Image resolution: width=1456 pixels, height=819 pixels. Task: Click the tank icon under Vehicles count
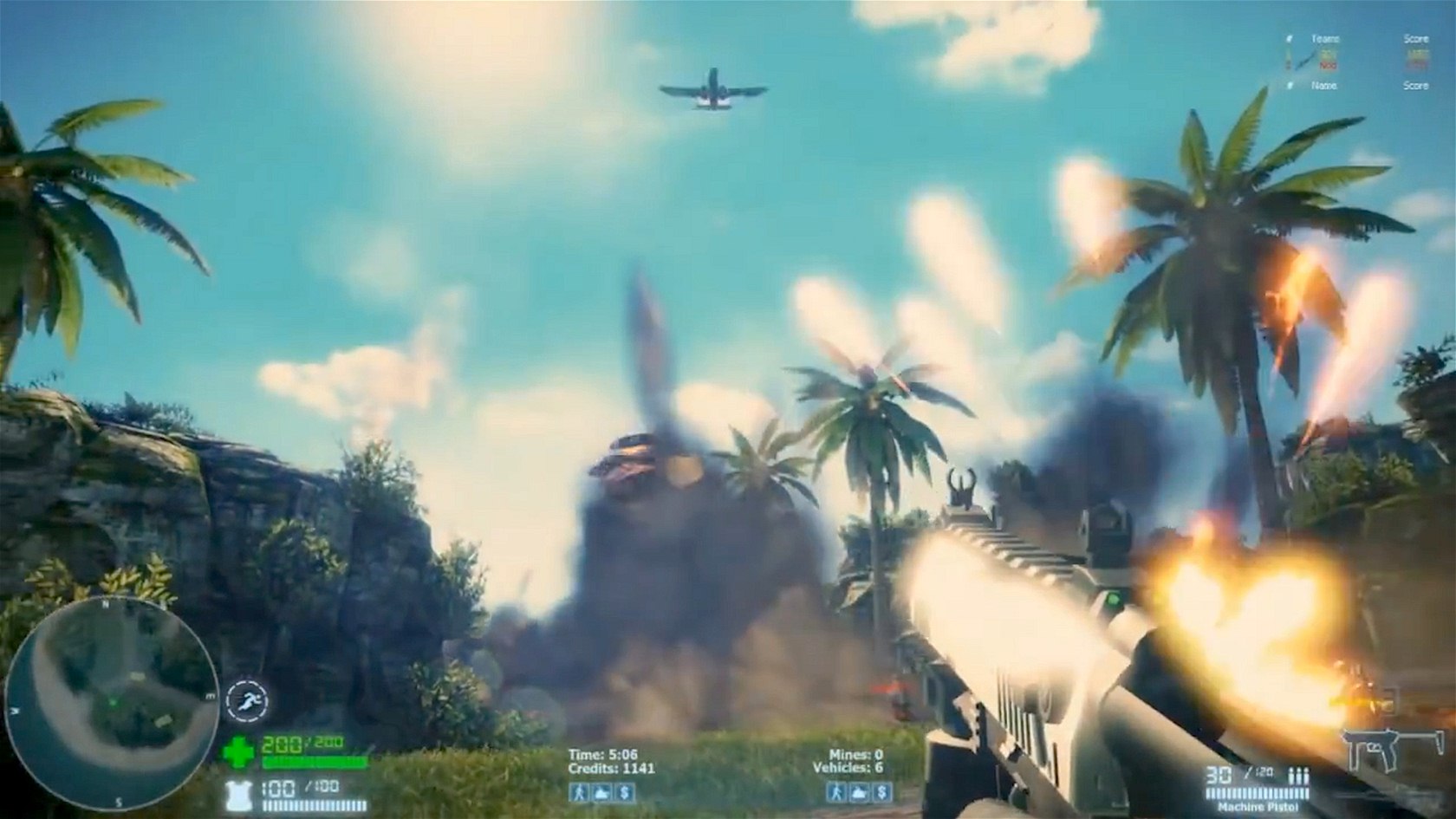859,792
